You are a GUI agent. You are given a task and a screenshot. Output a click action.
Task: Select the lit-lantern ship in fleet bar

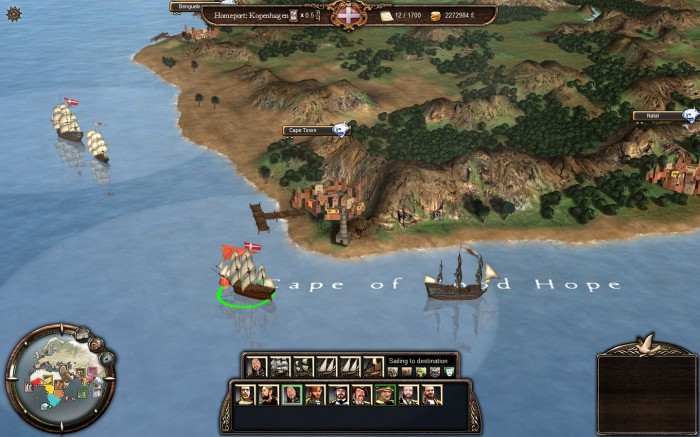click(x=372, y=367)
